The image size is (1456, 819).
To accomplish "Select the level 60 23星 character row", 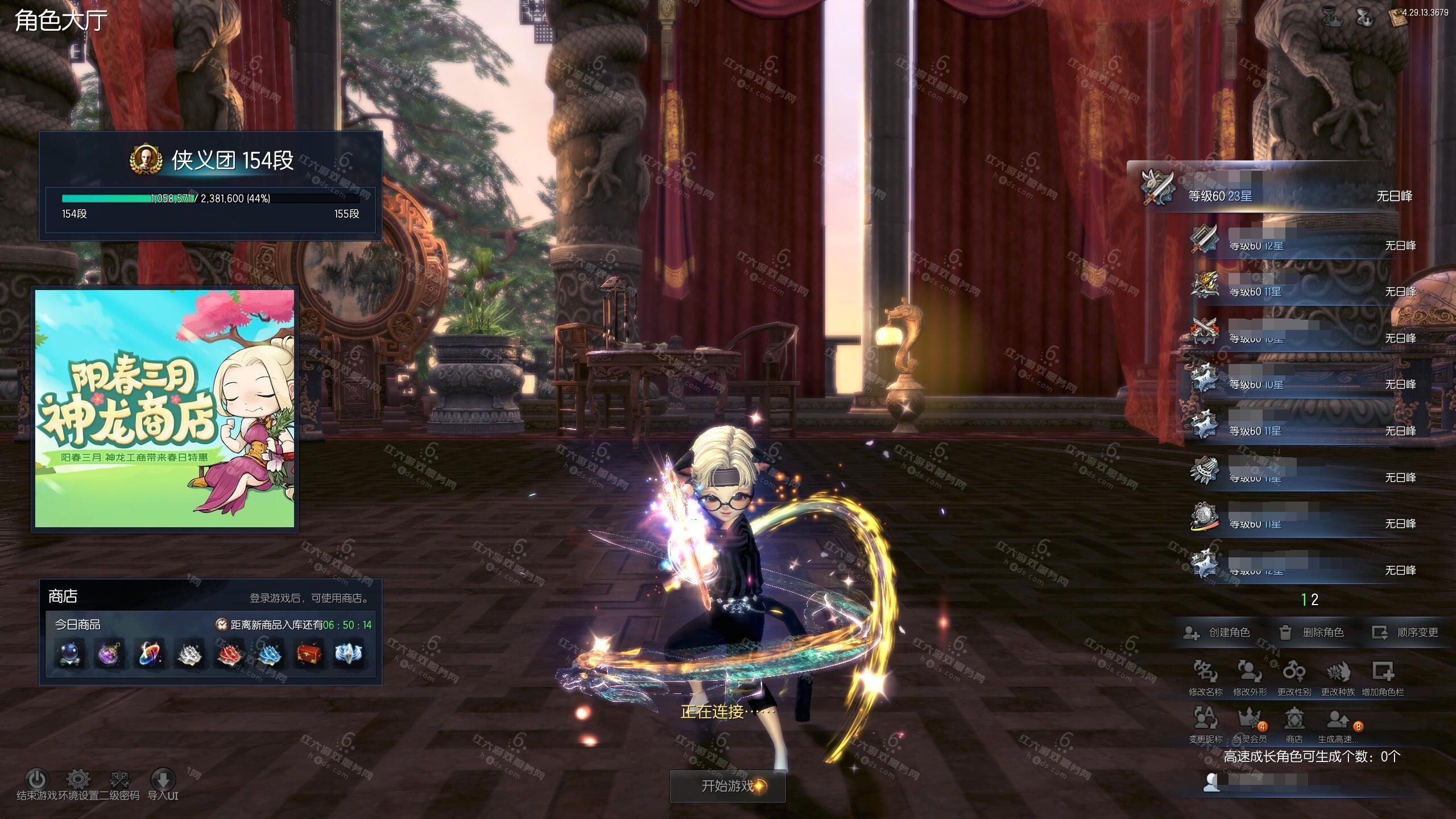I will tap(1274, 195).
